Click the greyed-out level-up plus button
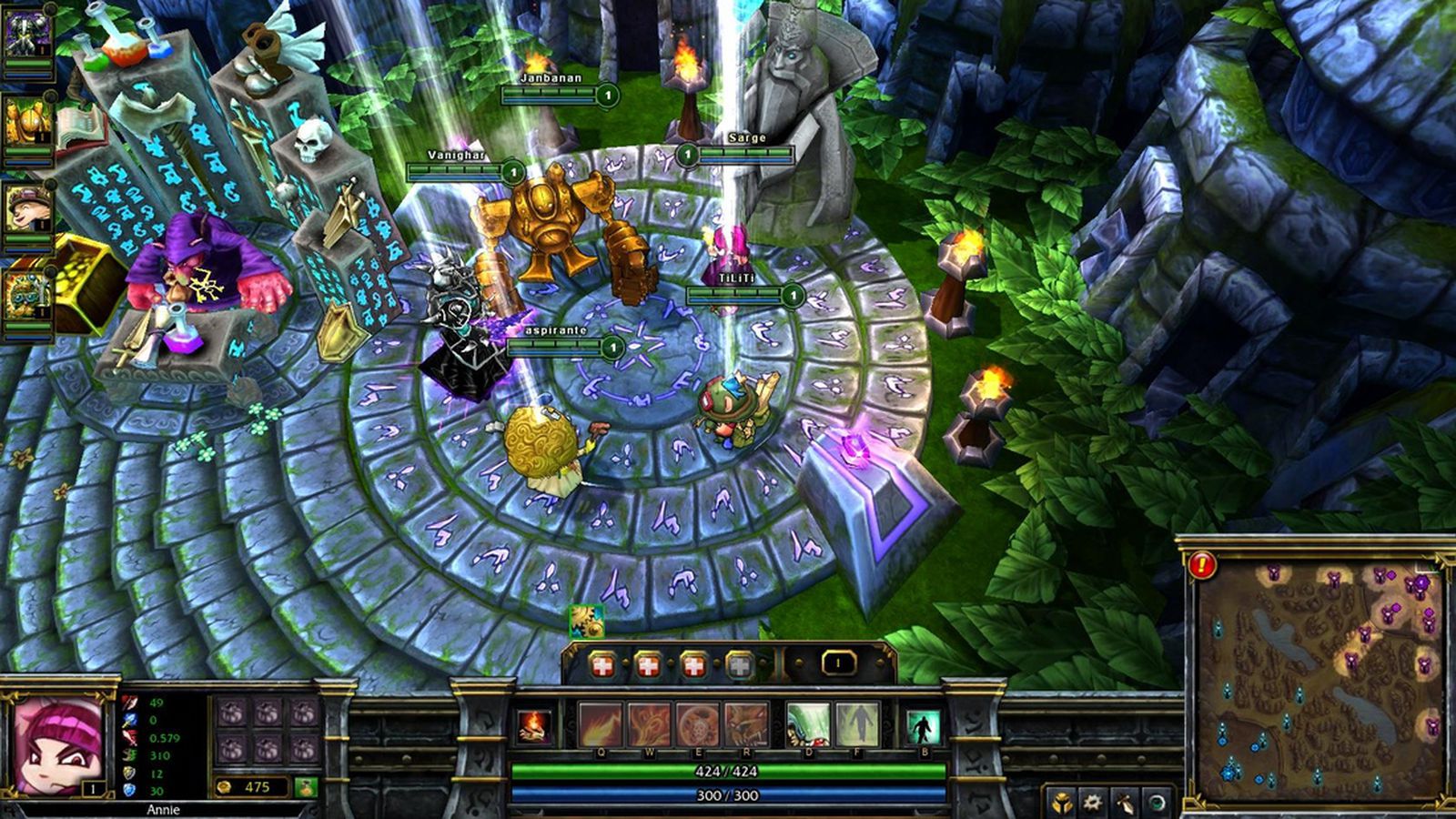This screenshot has height=819, width=1456. 740,666
